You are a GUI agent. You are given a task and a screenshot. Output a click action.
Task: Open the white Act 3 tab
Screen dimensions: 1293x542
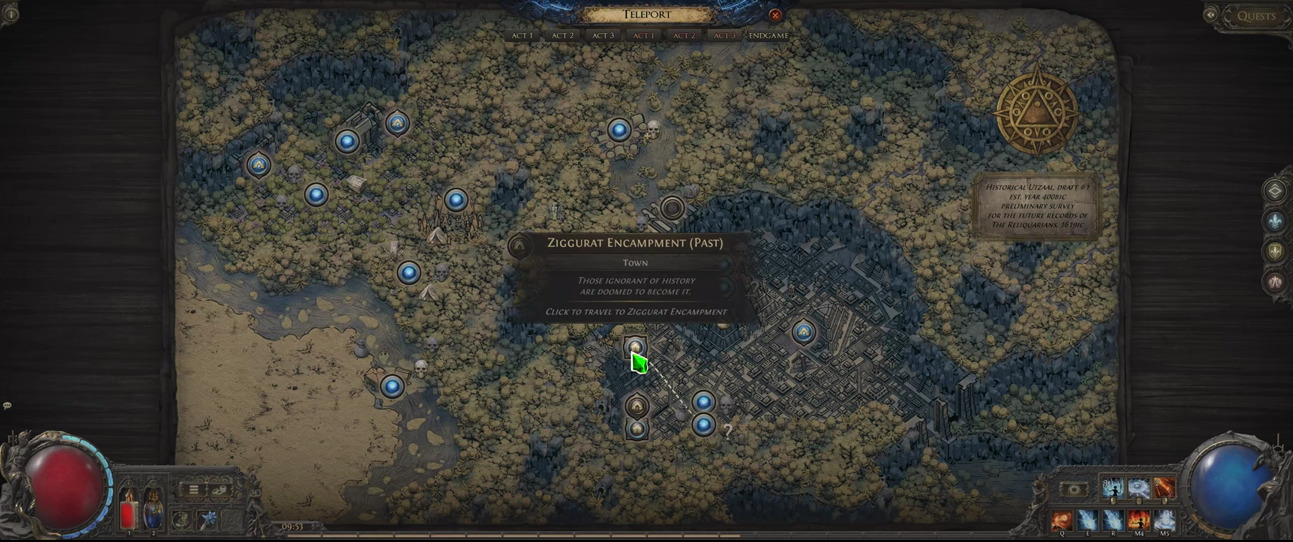coord(603,36)
